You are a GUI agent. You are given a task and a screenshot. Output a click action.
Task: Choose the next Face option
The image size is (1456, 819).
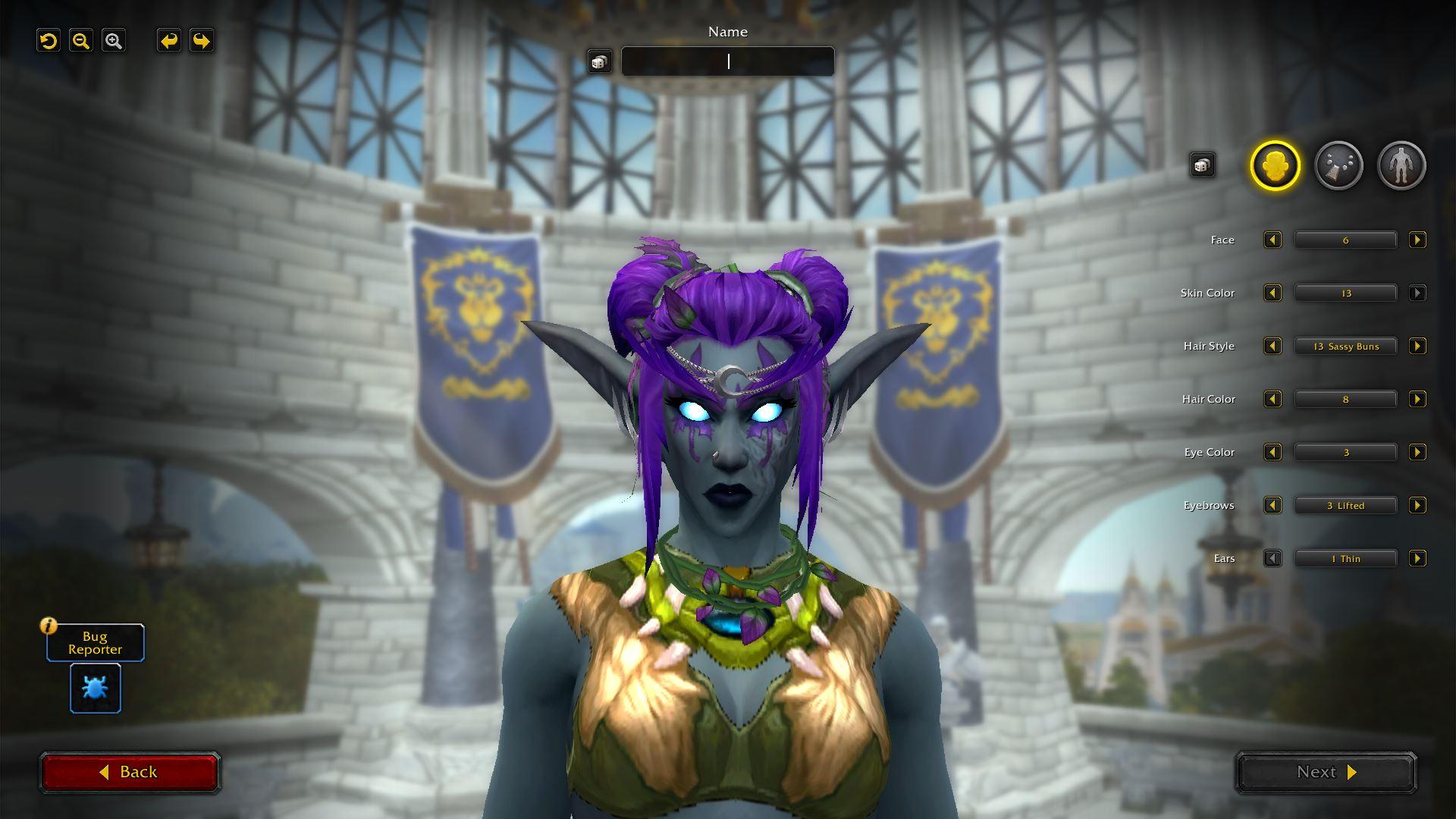1417,240
